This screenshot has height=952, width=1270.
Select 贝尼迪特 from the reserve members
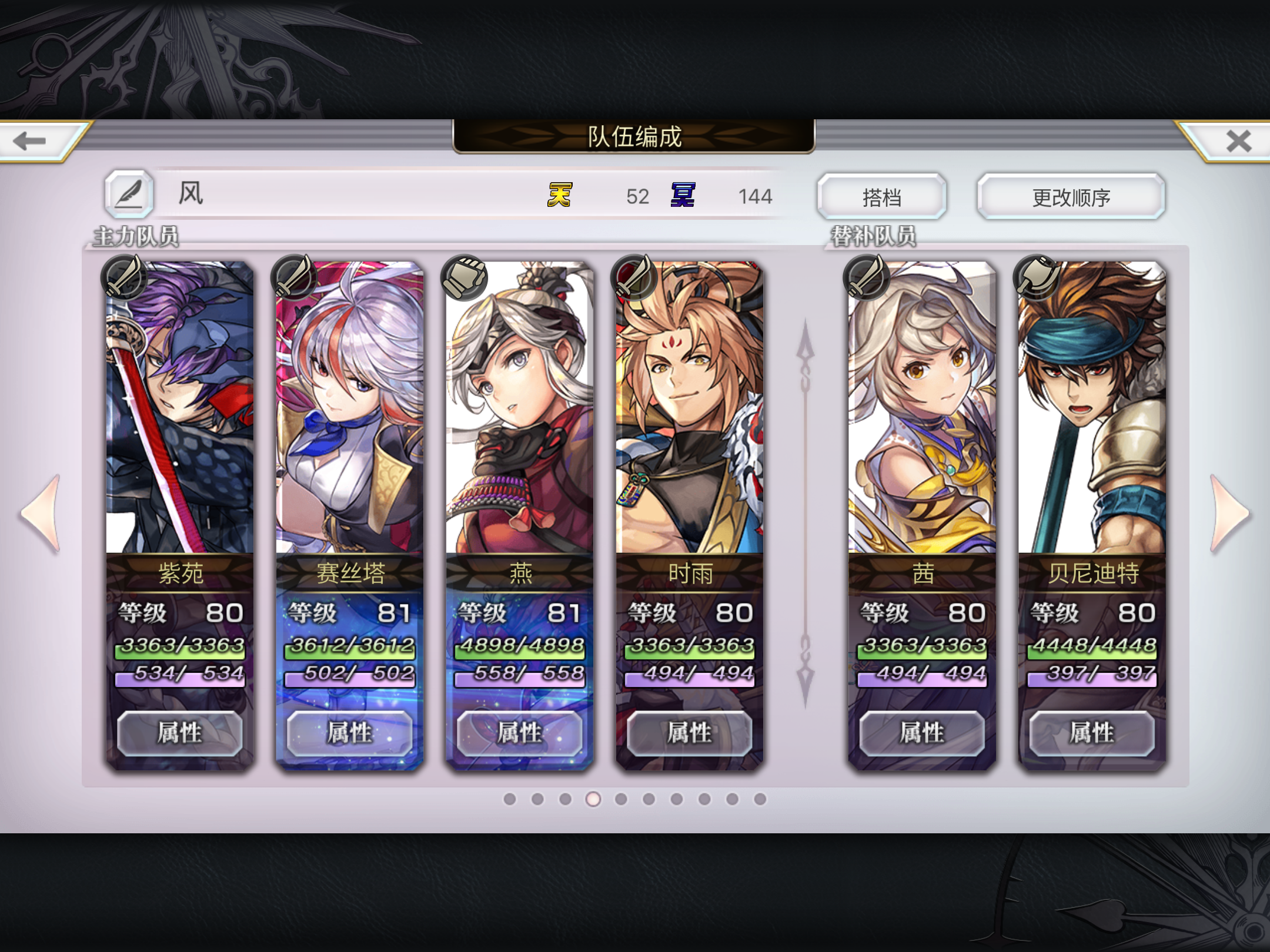[x=1091, y=411]
